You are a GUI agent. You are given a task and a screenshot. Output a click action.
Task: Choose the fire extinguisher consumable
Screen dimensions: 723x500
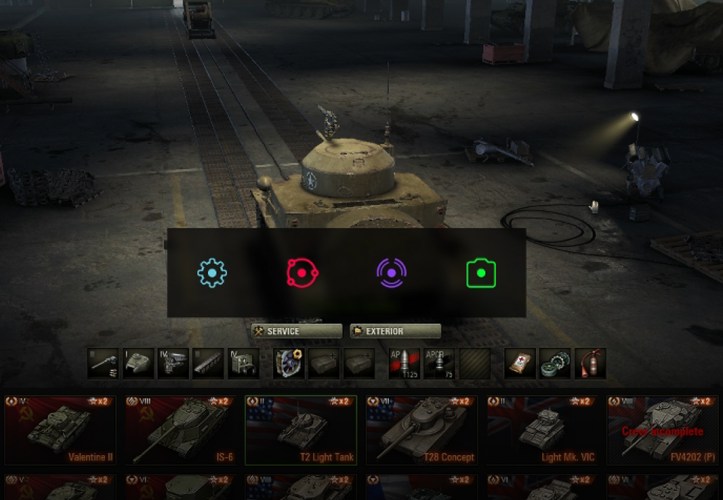coord(590,363)
